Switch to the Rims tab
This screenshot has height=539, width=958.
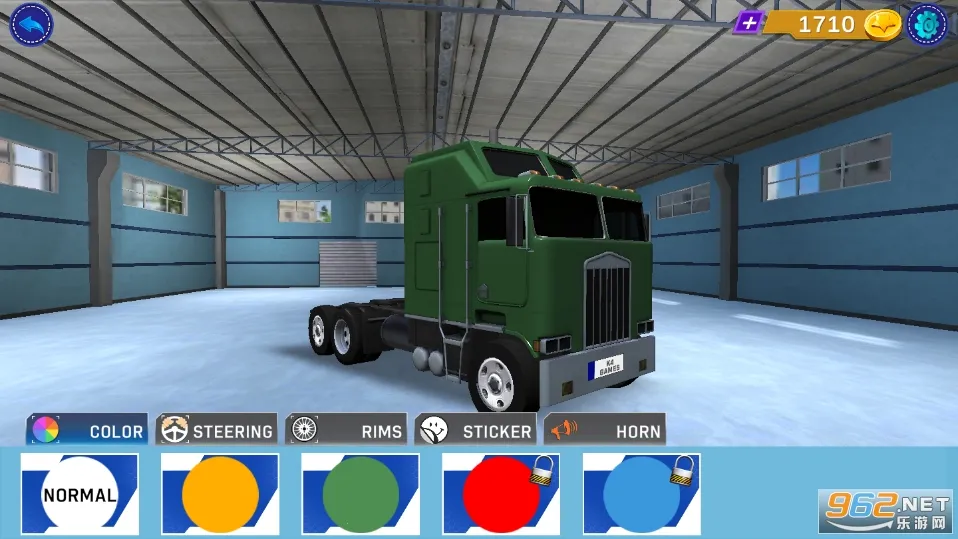[x=346, y=430]
